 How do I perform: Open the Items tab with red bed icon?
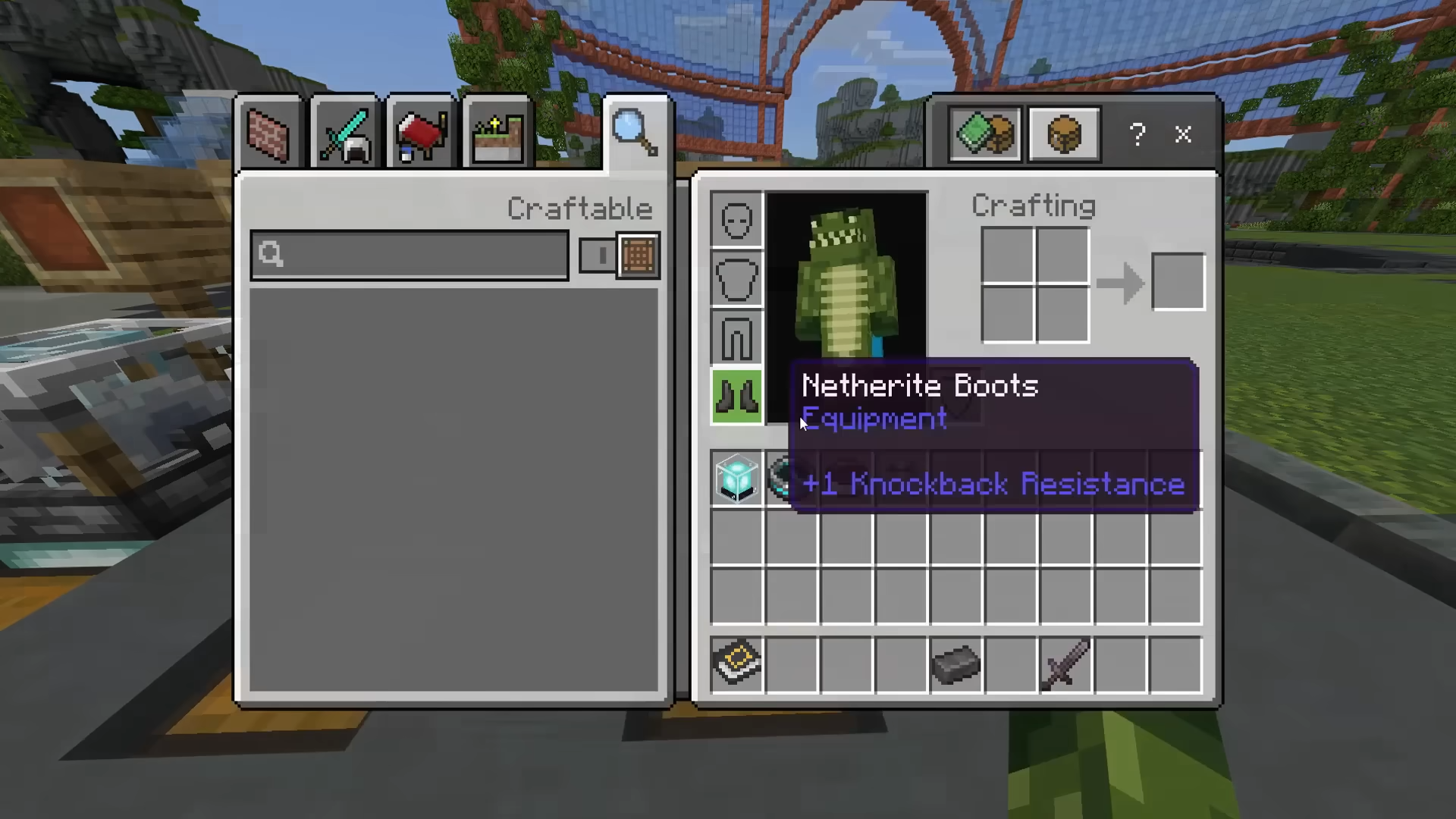421,135
